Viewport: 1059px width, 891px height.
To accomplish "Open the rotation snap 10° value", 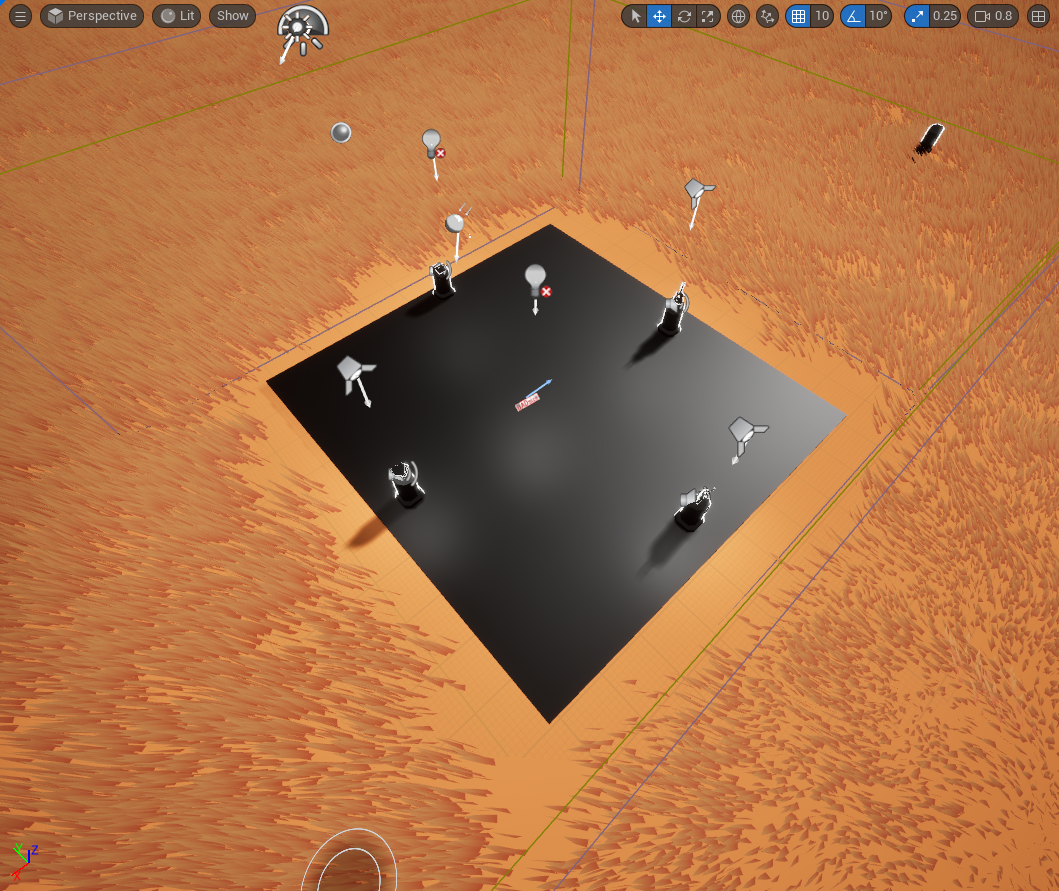I will click(878, 16).
